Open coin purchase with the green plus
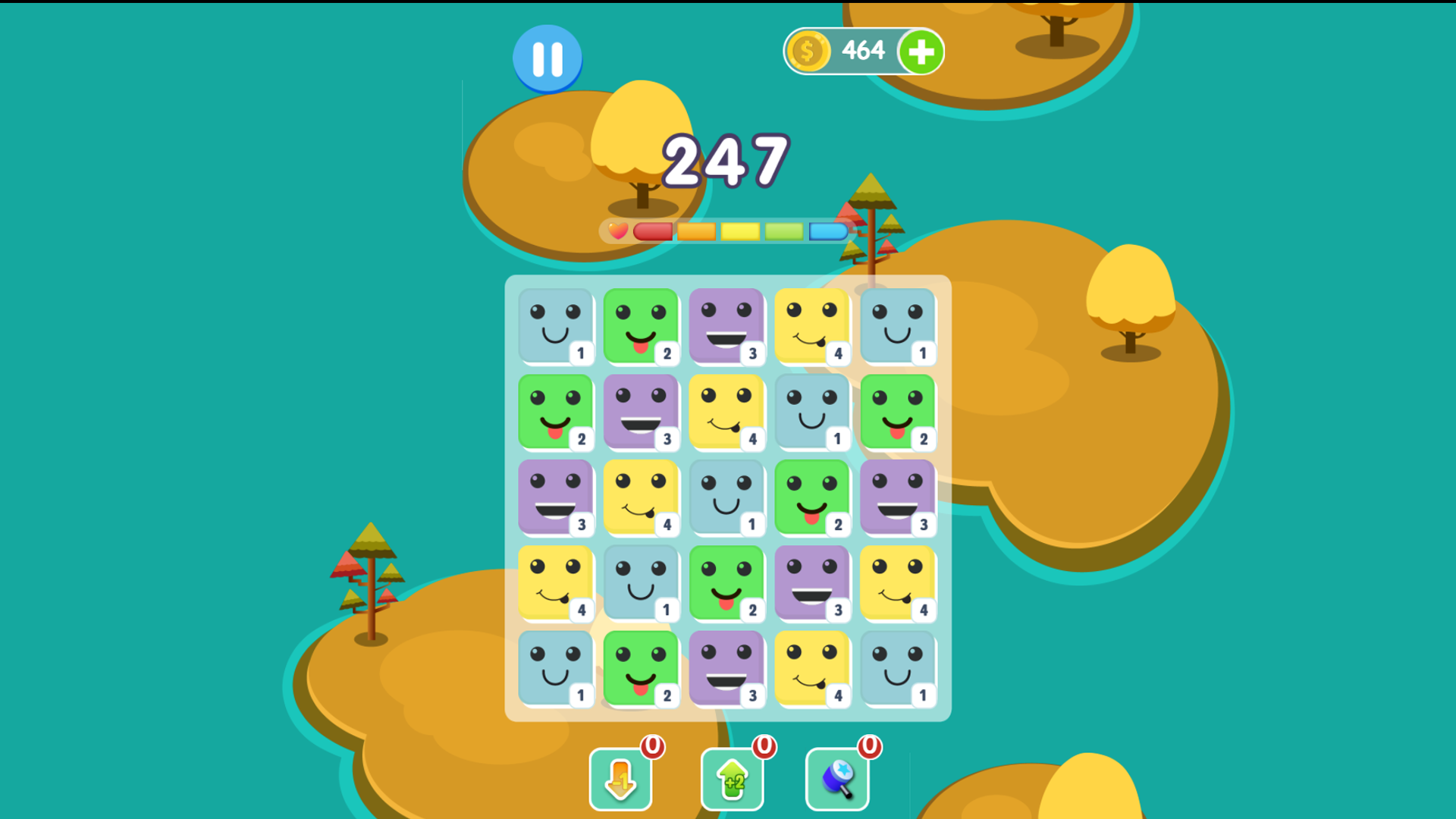This screenshot has width=1456, height=819. (x=921, y=51)
